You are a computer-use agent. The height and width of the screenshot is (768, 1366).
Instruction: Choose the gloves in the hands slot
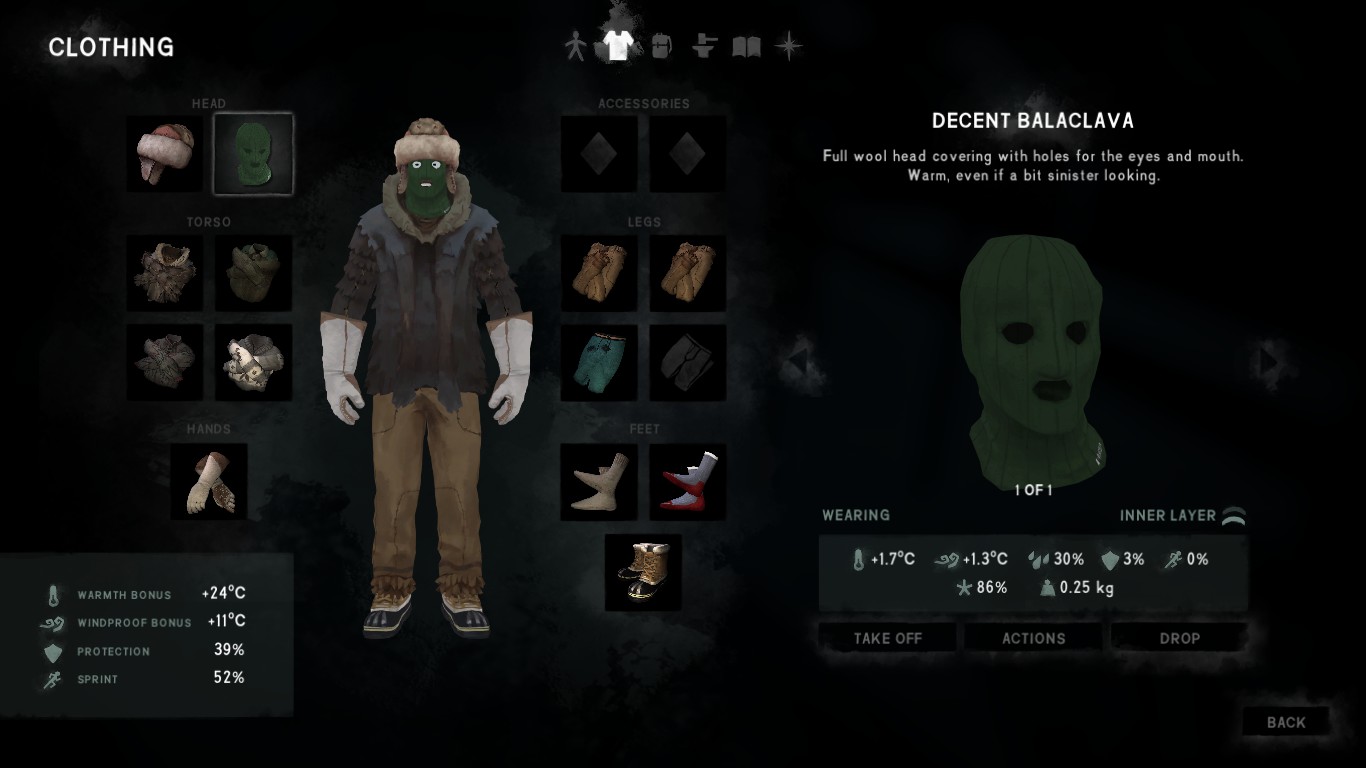209,482
